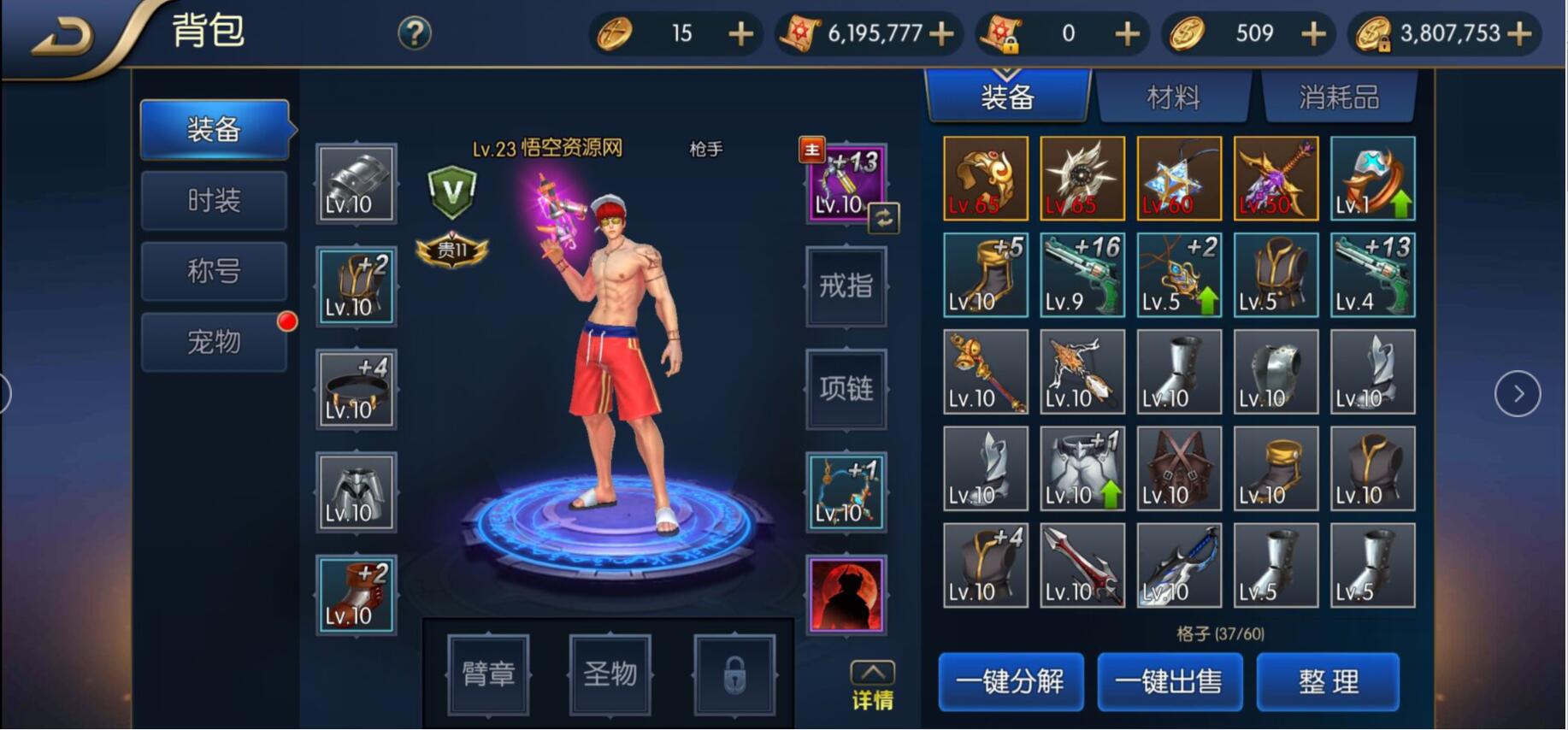Switch to the 消耗品 tab

pos(1340,97)
